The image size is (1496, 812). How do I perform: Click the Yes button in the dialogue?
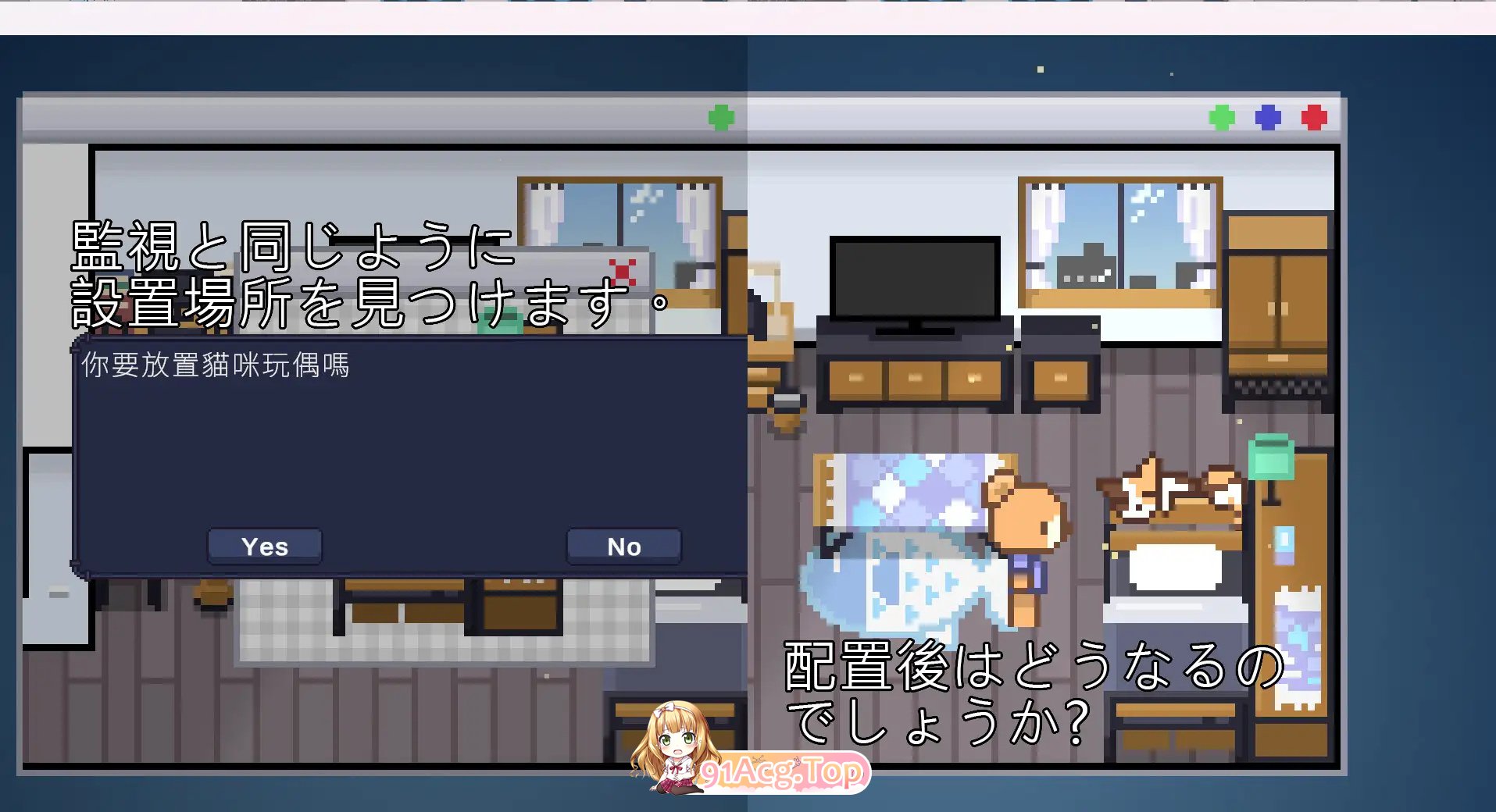click(264, 546)
